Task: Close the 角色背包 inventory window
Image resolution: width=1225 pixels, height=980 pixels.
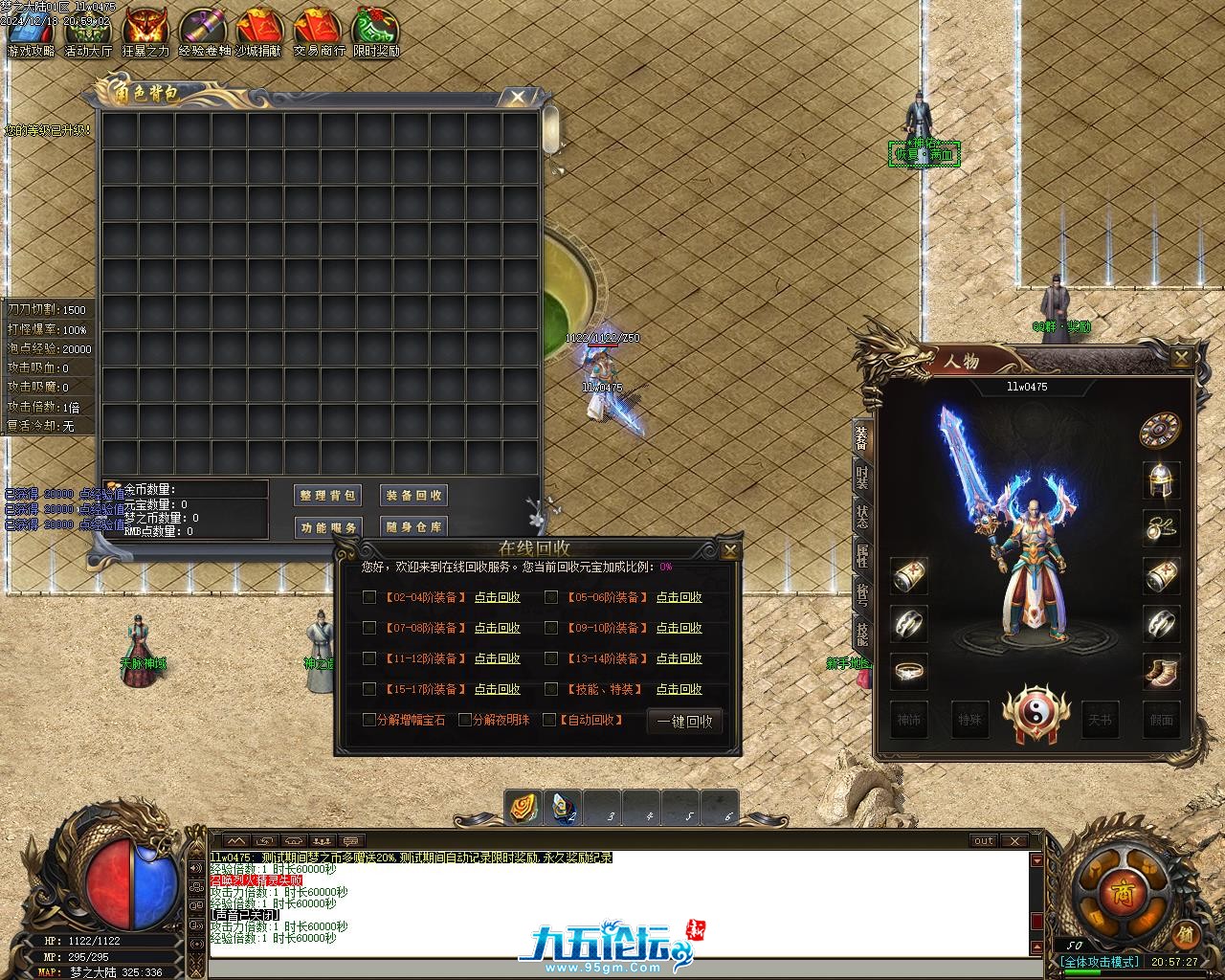Action: coord(518,97)
